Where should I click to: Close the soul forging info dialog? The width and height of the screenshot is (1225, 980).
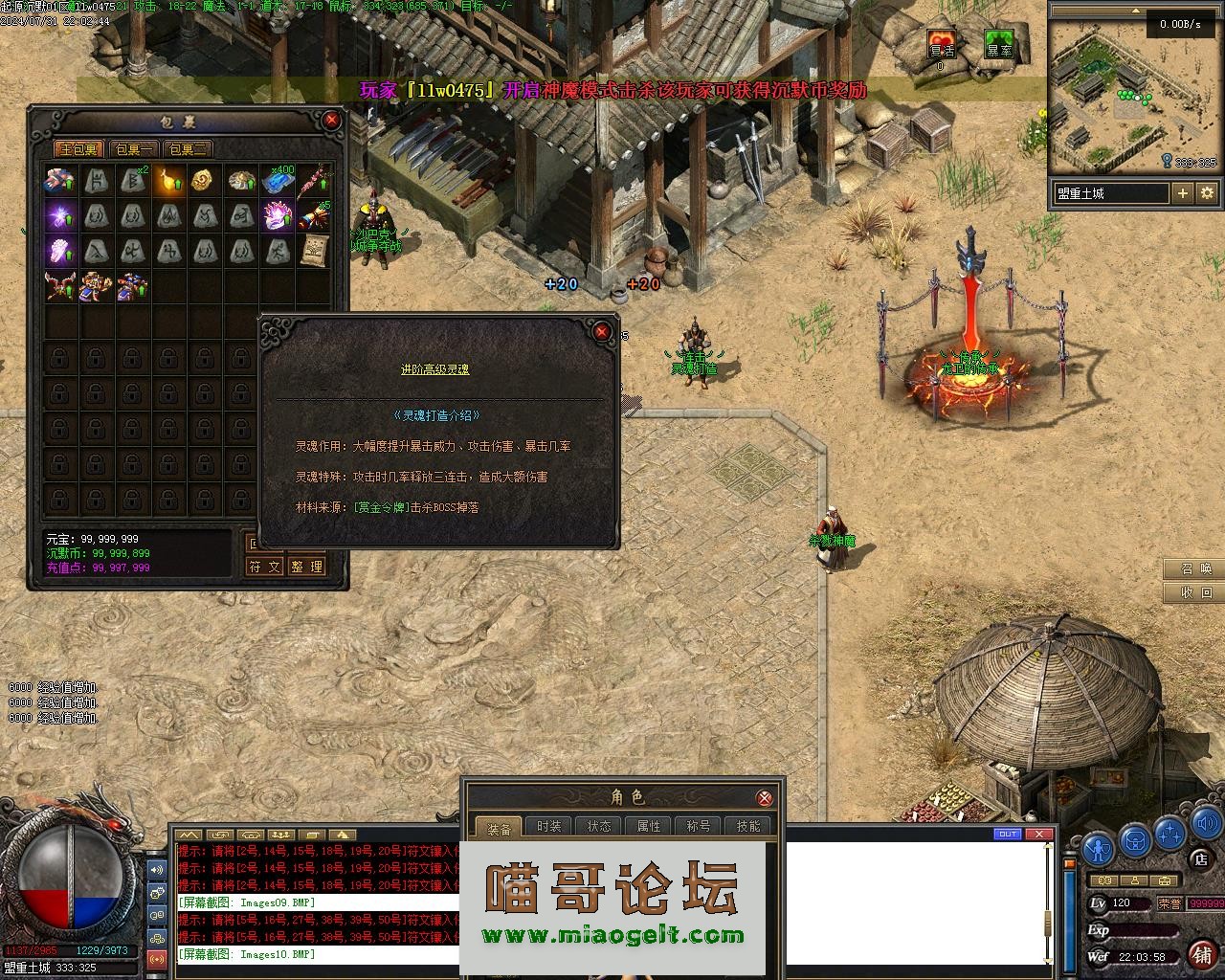tap(602, 331)
